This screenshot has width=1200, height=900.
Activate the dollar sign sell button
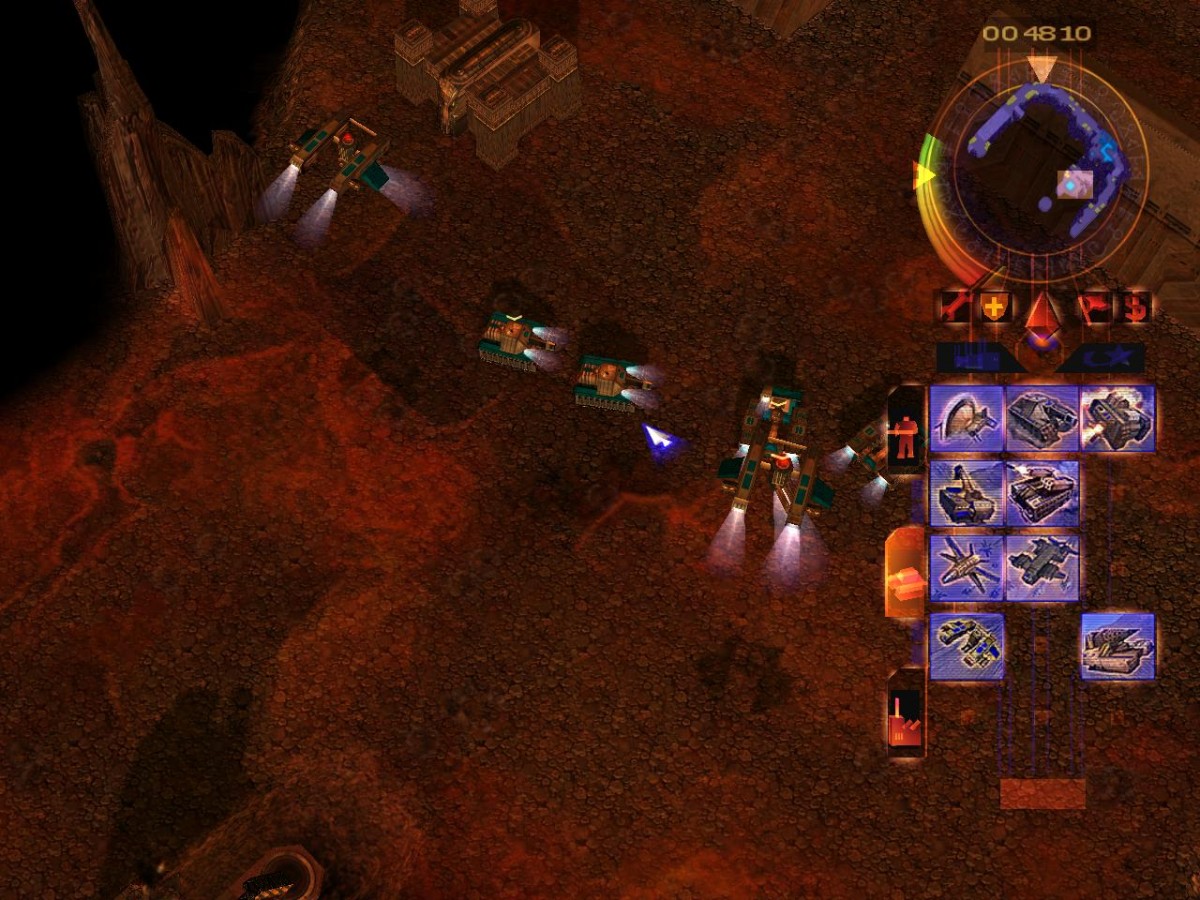pyautogui.click(x=1135, y=307)
